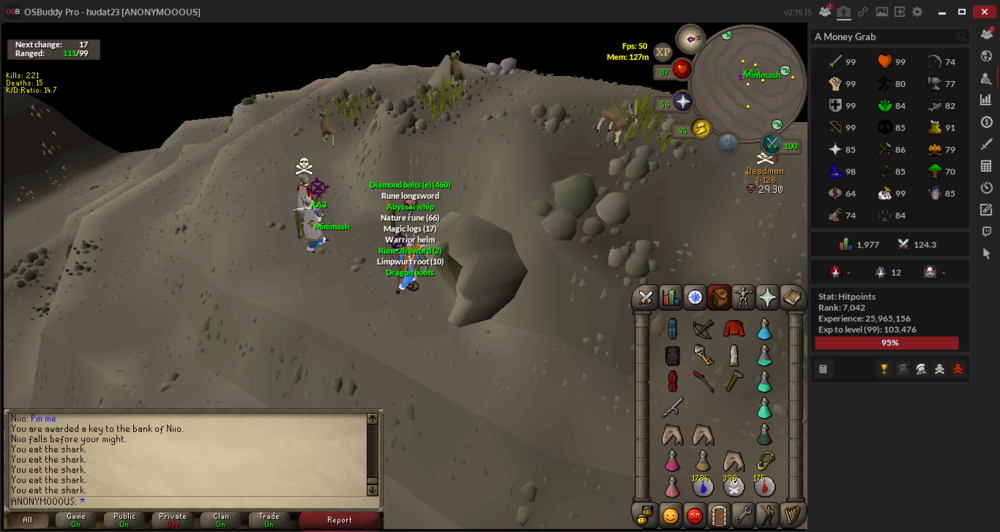Show the Prayer tab
Viewport: 1000px width, 532px height.
pos(767,297)
